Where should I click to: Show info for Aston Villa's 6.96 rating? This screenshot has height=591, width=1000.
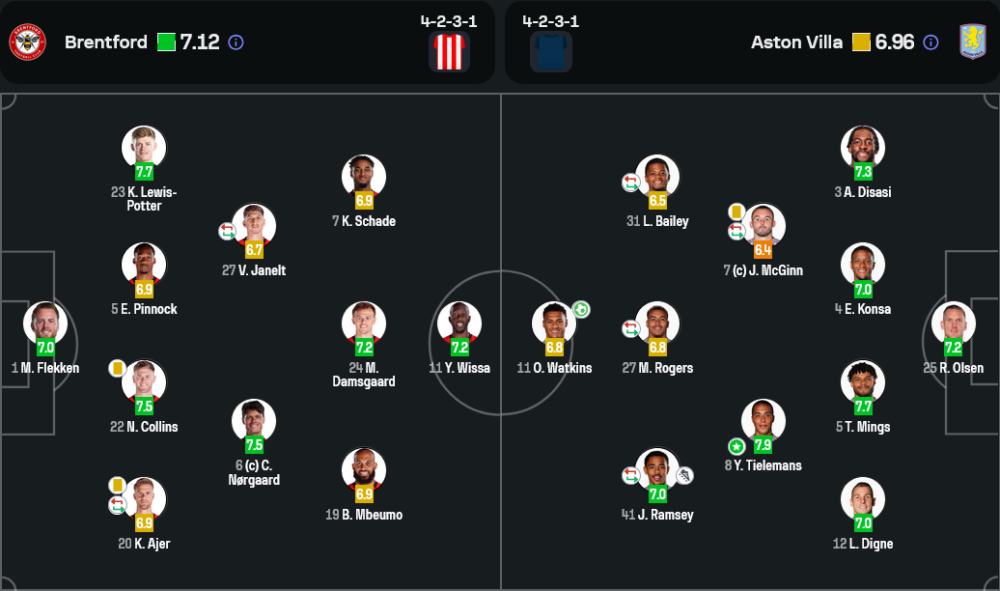pyautogui.click(x=931, y=42)
